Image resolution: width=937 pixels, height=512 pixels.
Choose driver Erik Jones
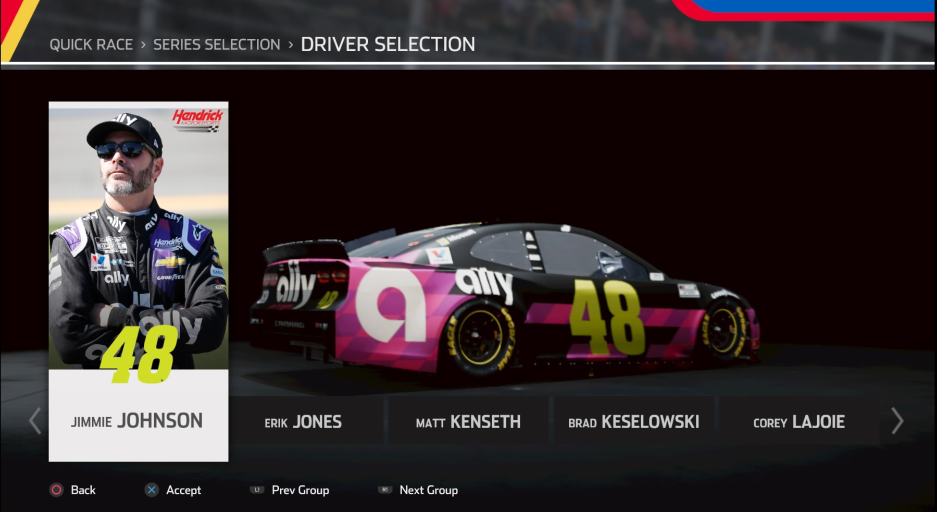[x=303, y=422]
